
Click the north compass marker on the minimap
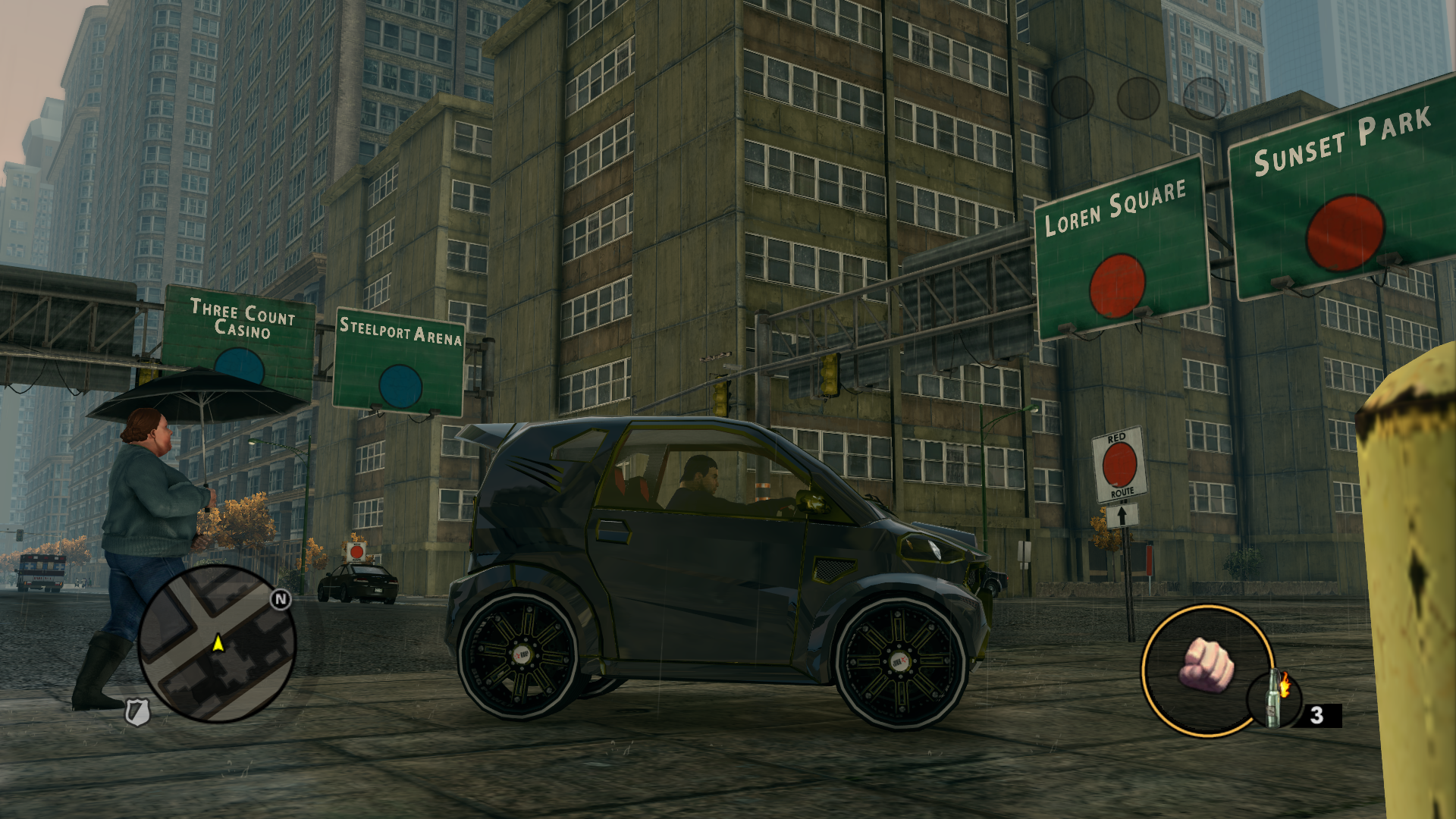coord(281,599)
